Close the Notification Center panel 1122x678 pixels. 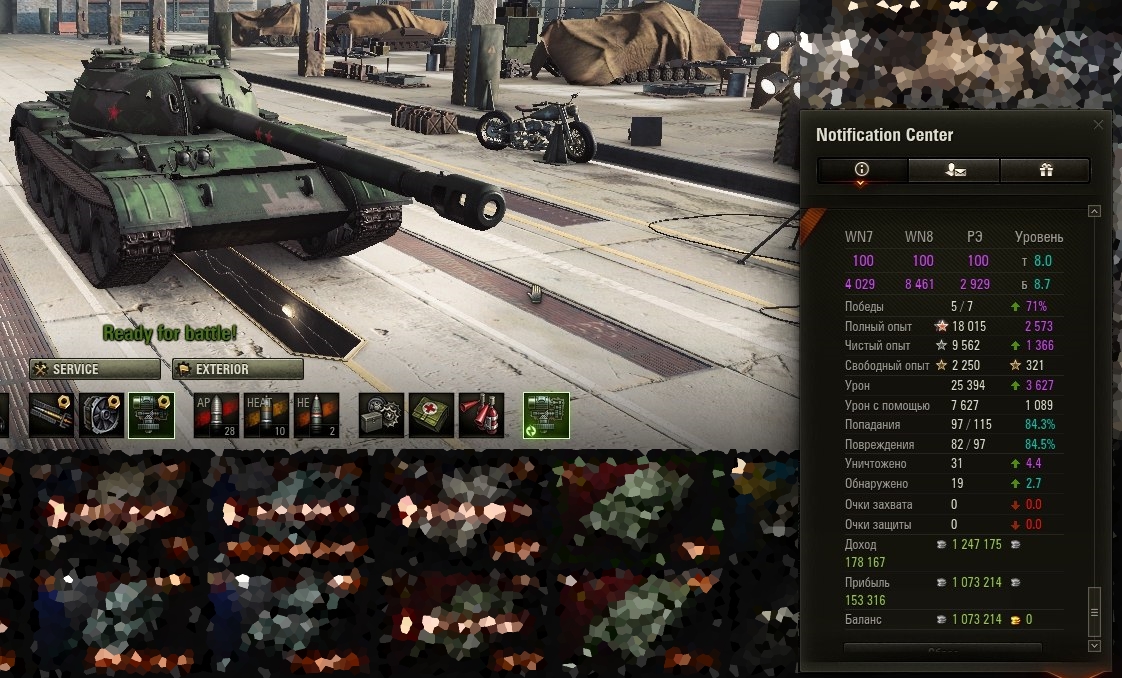pos(1099,125)
